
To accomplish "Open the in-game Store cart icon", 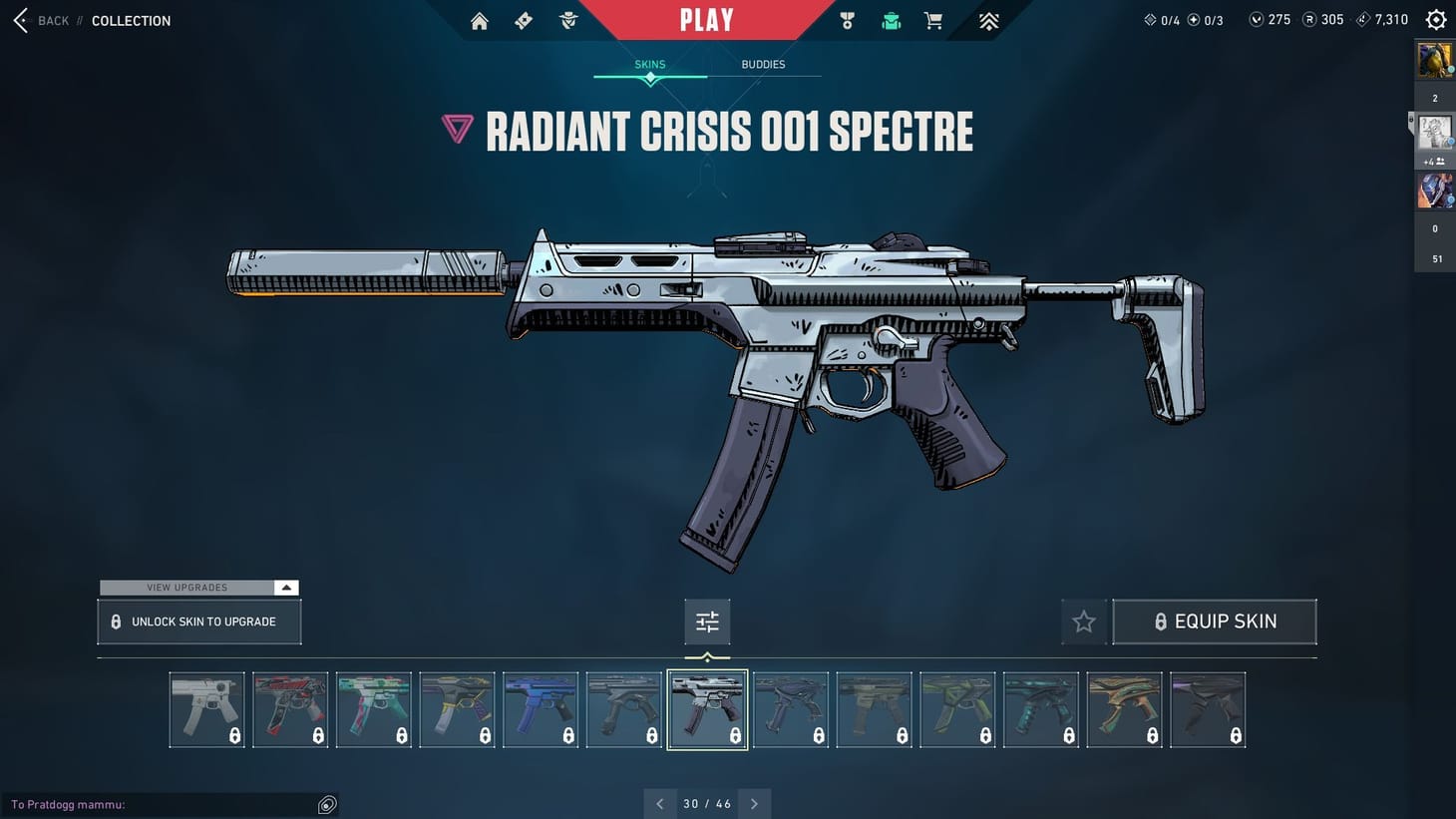I will [932, 20].
